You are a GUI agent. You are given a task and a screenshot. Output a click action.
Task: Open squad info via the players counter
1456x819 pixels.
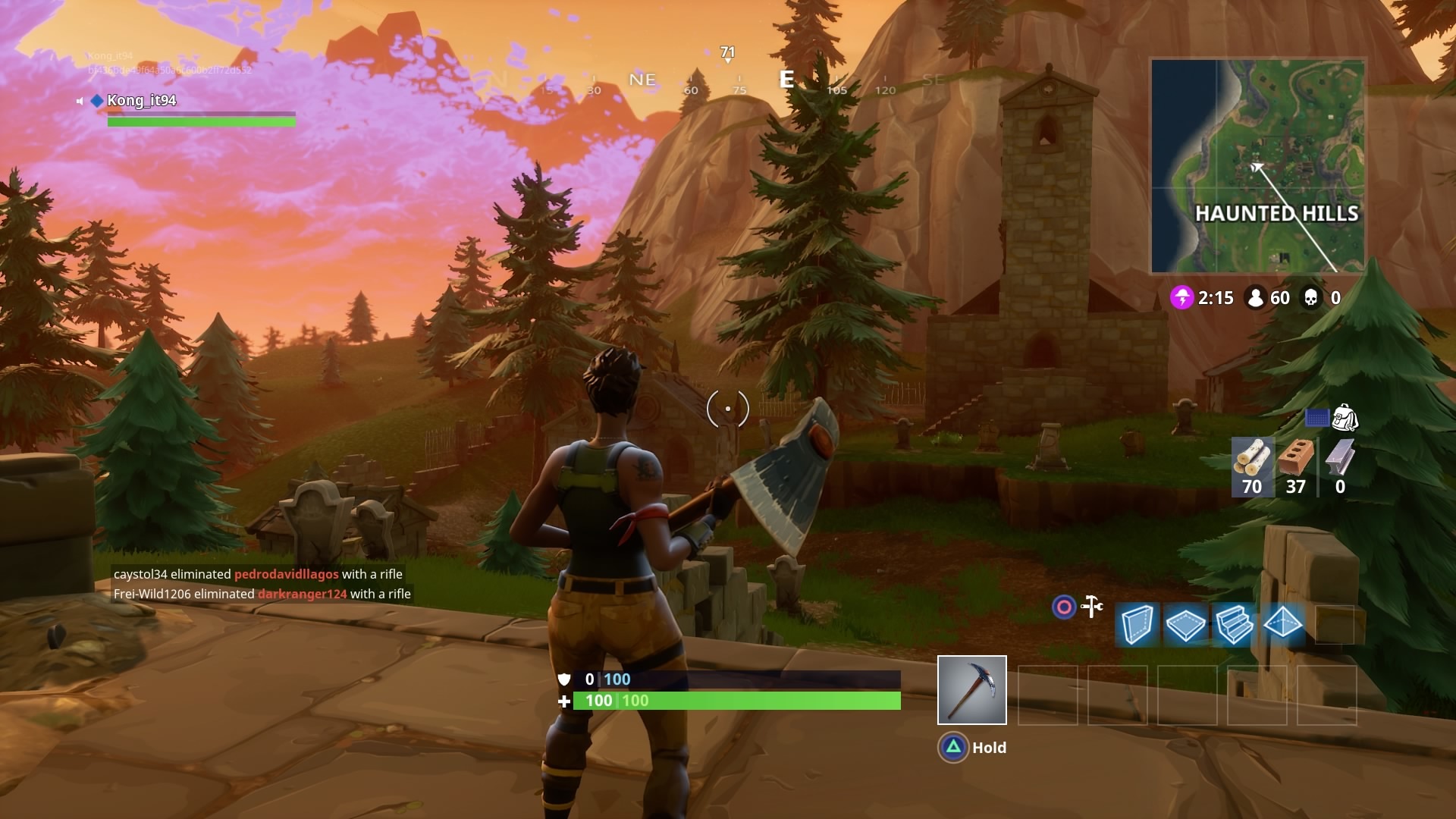click(x=1257, y=297)
